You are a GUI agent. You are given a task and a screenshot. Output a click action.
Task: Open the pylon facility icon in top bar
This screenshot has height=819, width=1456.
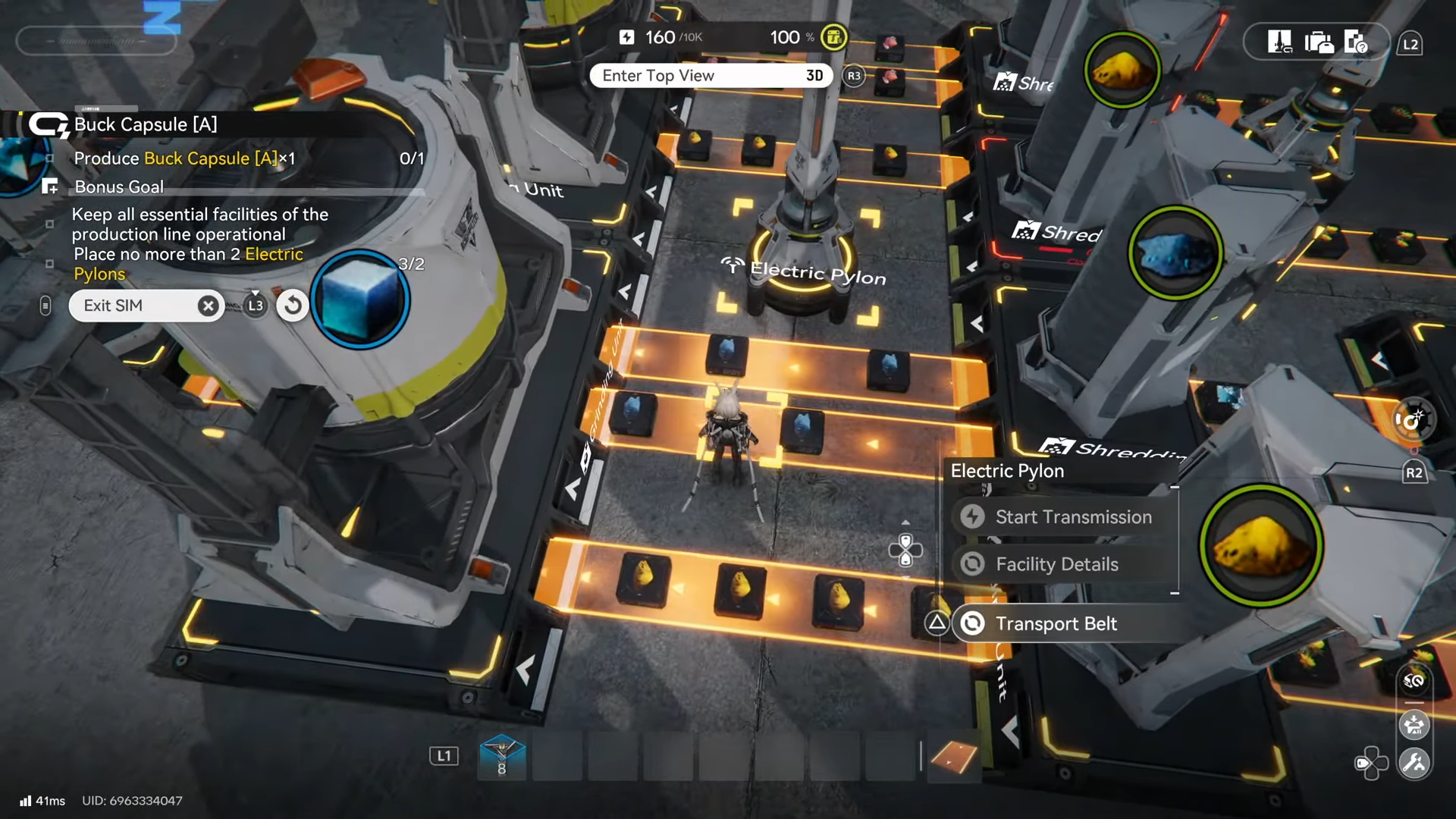click(x=1279, y=42)
